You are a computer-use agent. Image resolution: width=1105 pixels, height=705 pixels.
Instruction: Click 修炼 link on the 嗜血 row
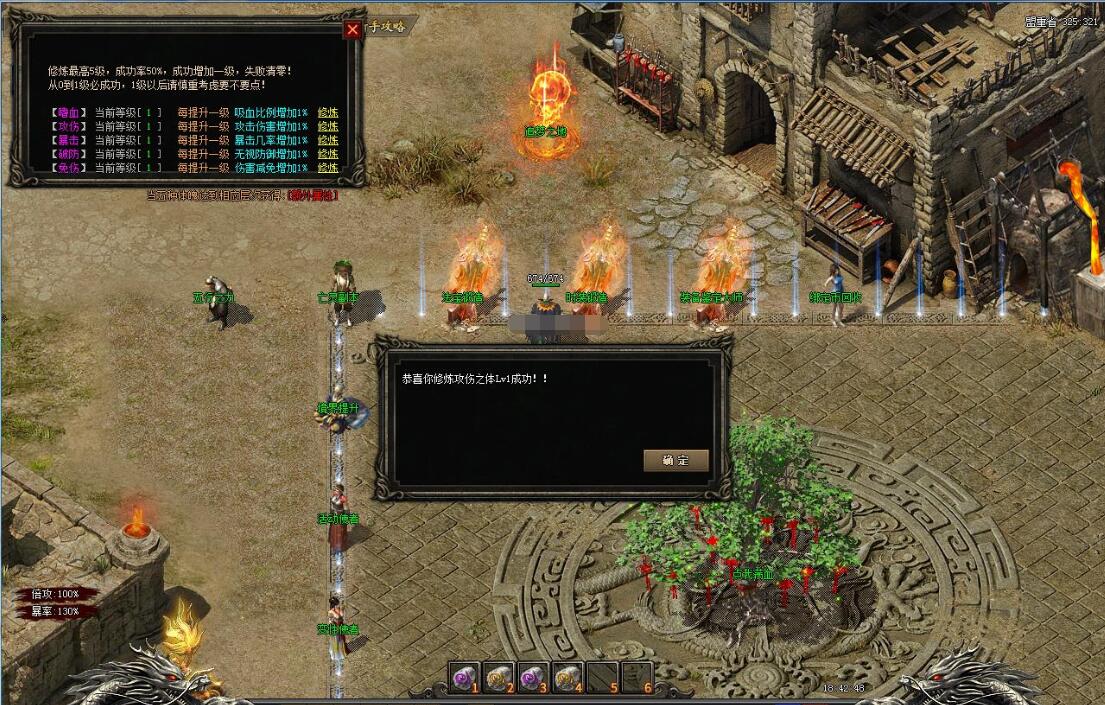[x=328, y=112]
